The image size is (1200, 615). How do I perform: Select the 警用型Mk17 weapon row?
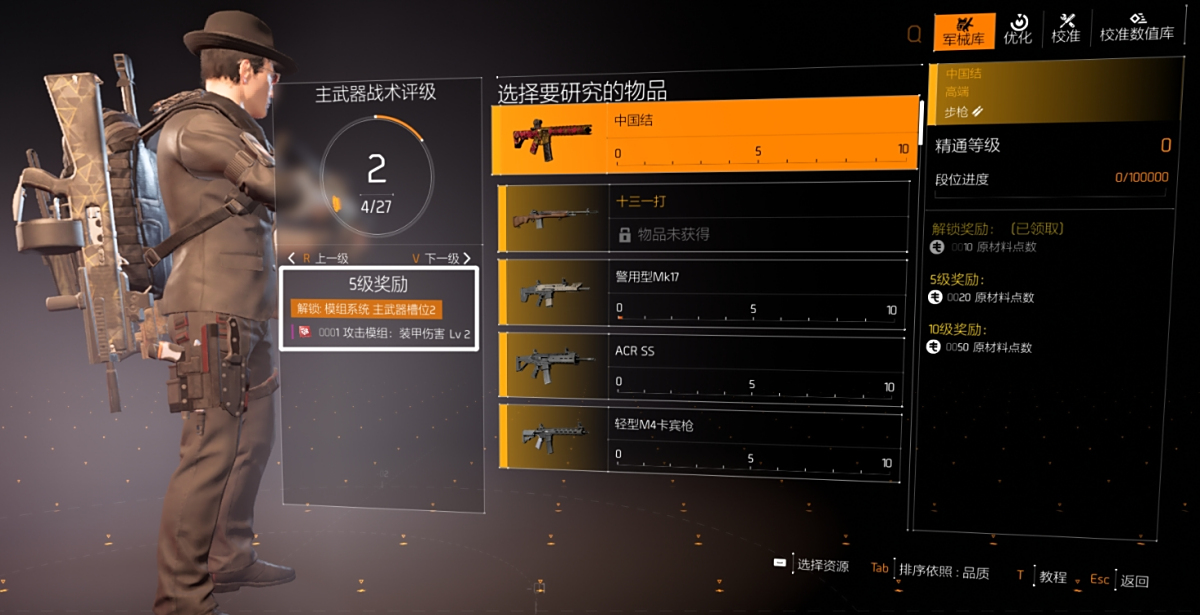coord(705,292)
